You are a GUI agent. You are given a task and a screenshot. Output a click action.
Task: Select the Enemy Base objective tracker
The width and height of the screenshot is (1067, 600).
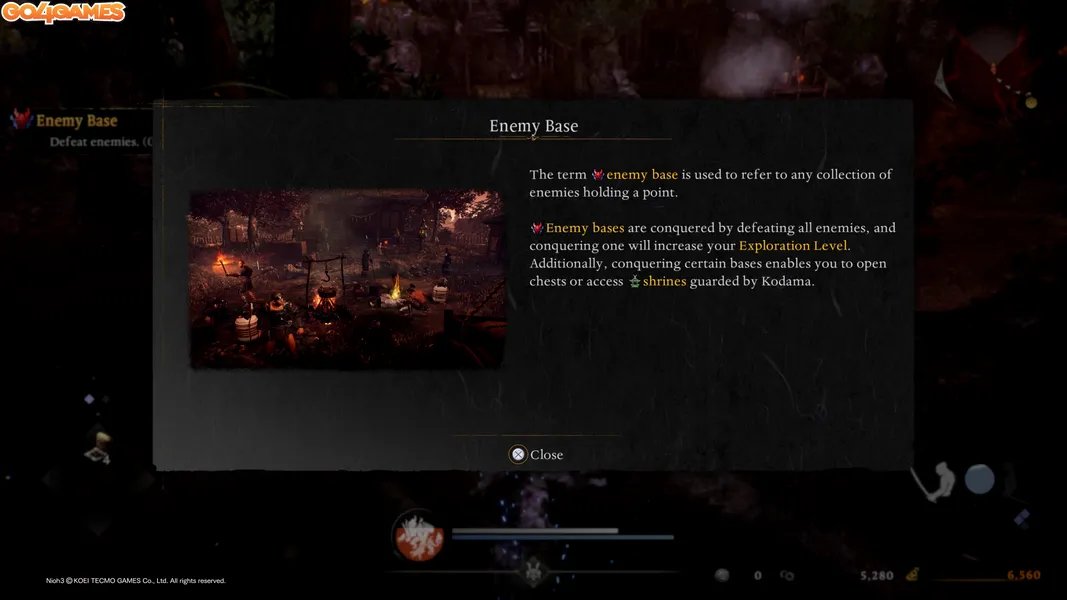[x=76, y=121]
